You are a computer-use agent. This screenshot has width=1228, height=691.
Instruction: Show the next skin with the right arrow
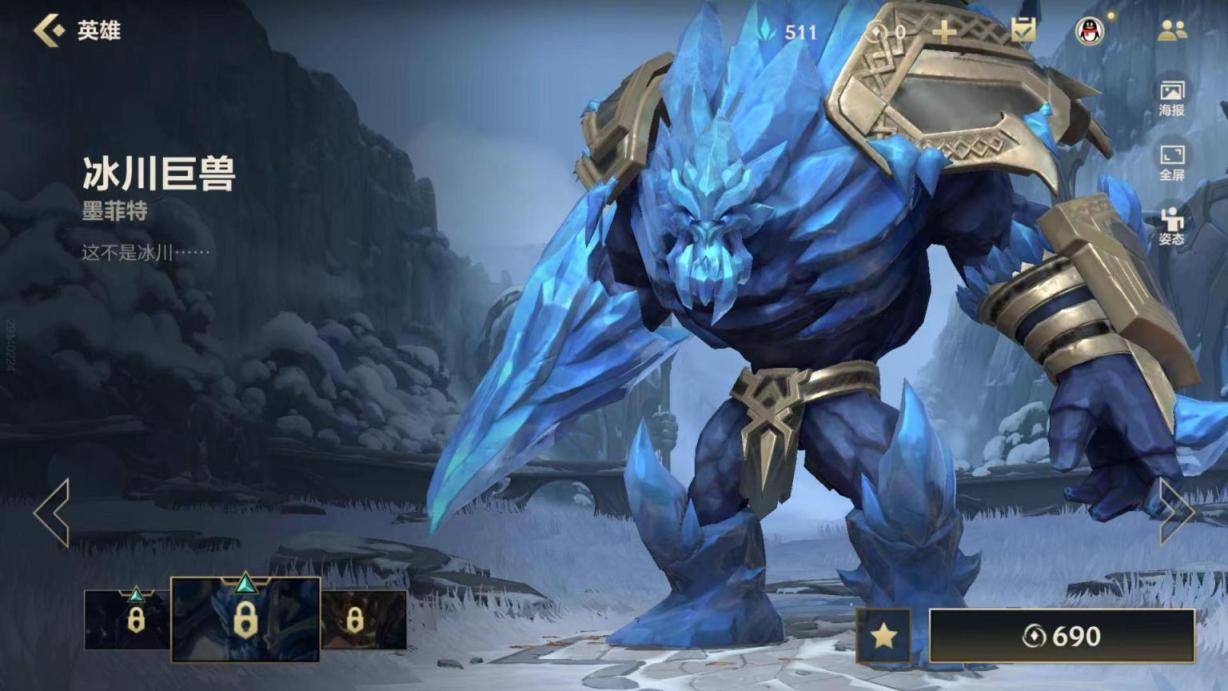[x=1177, y=512]
